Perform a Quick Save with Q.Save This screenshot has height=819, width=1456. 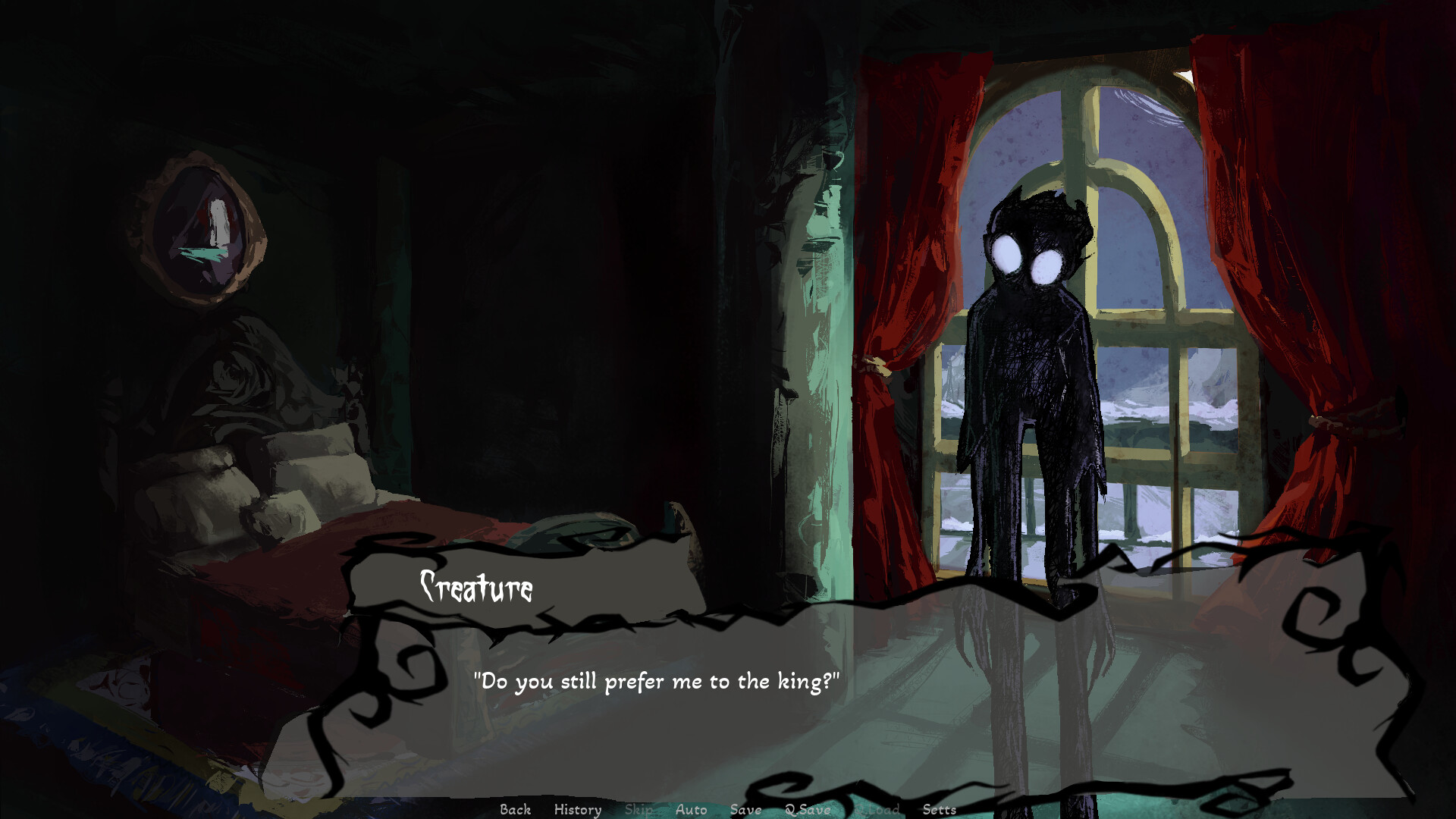pyautogui.click(x=808, y=810)
